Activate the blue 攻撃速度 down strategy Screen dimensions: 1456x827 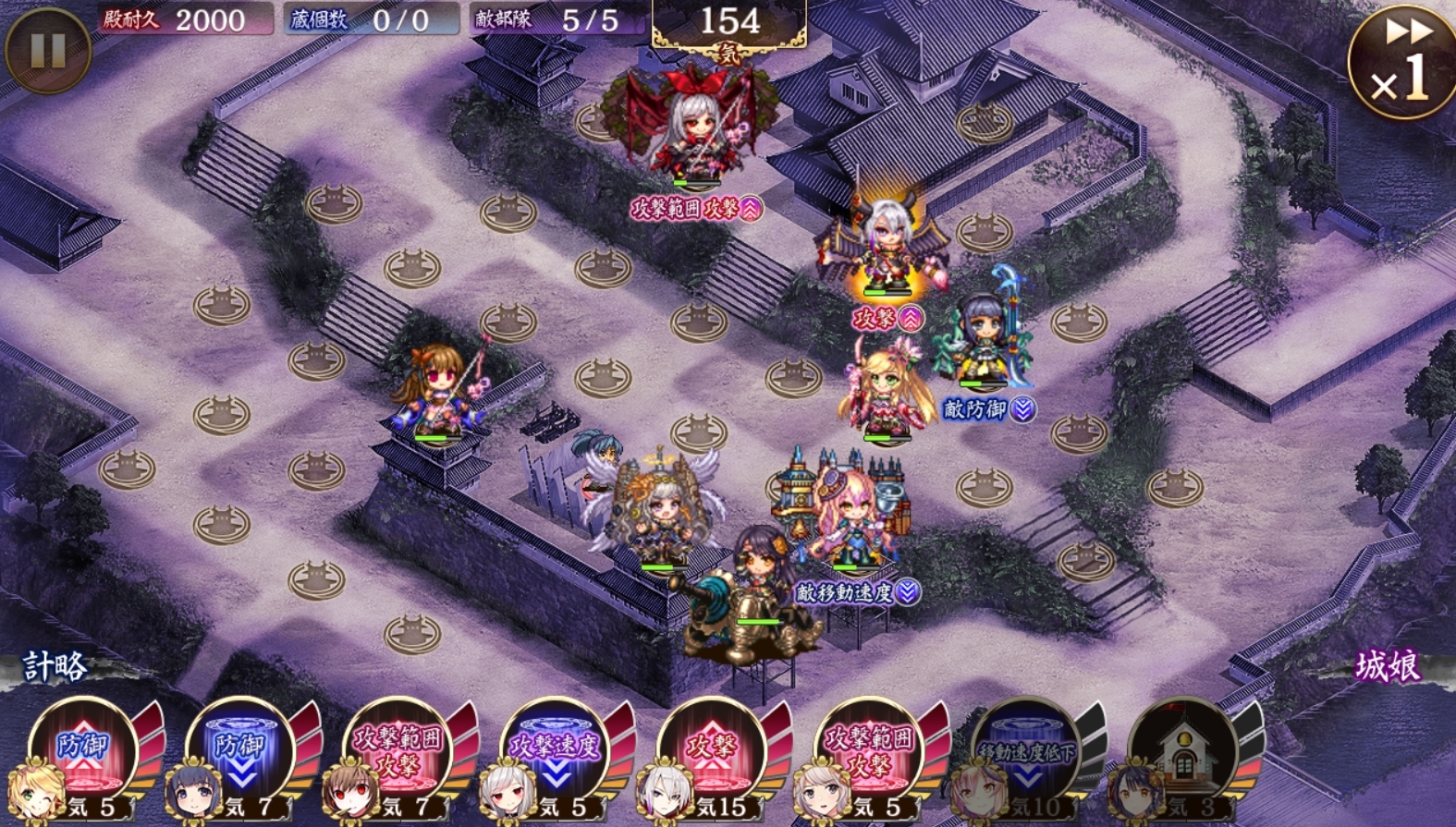pyautogui.click(x=555, y=753)
